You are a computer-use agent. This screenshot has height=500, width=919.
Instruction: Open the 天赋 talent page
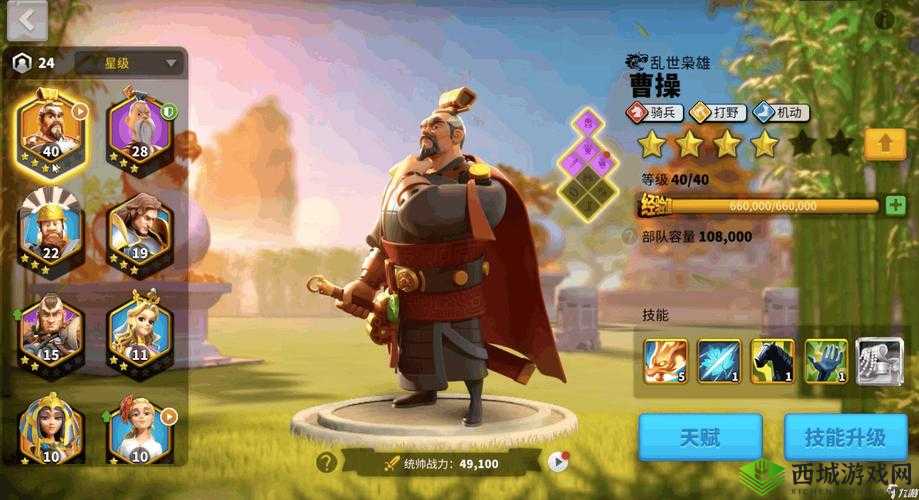click(700, 437)
